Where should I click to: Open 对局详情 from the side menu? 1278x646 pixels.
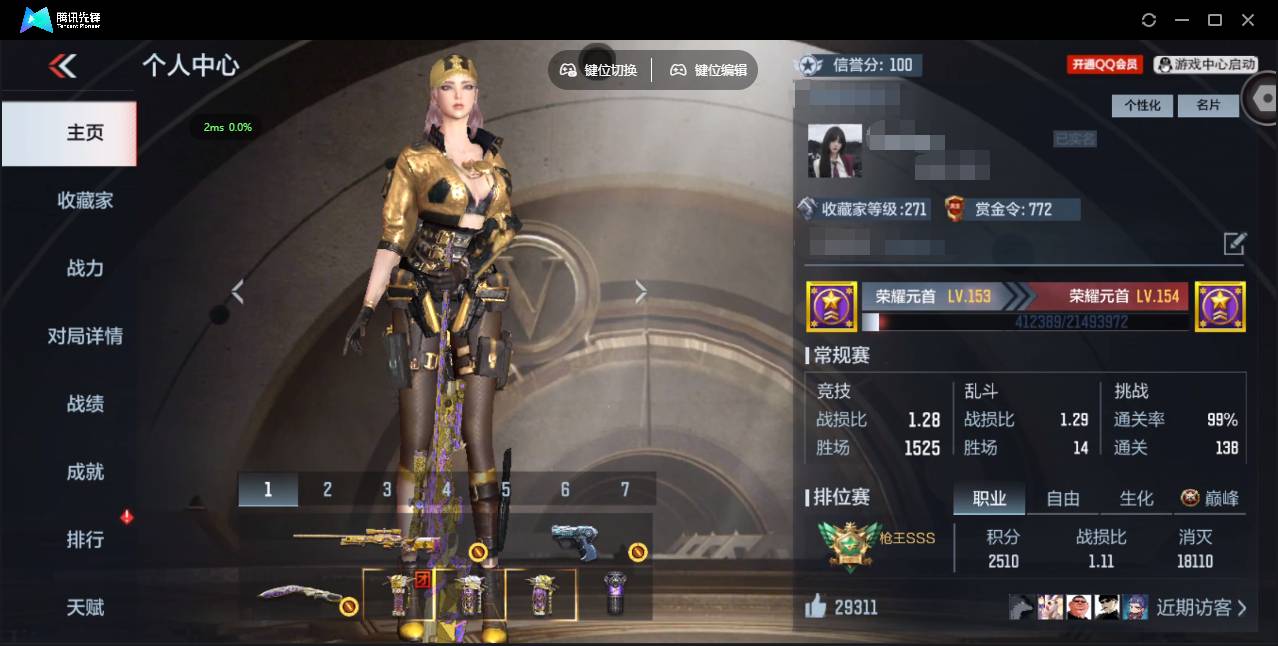pos(85,336)
